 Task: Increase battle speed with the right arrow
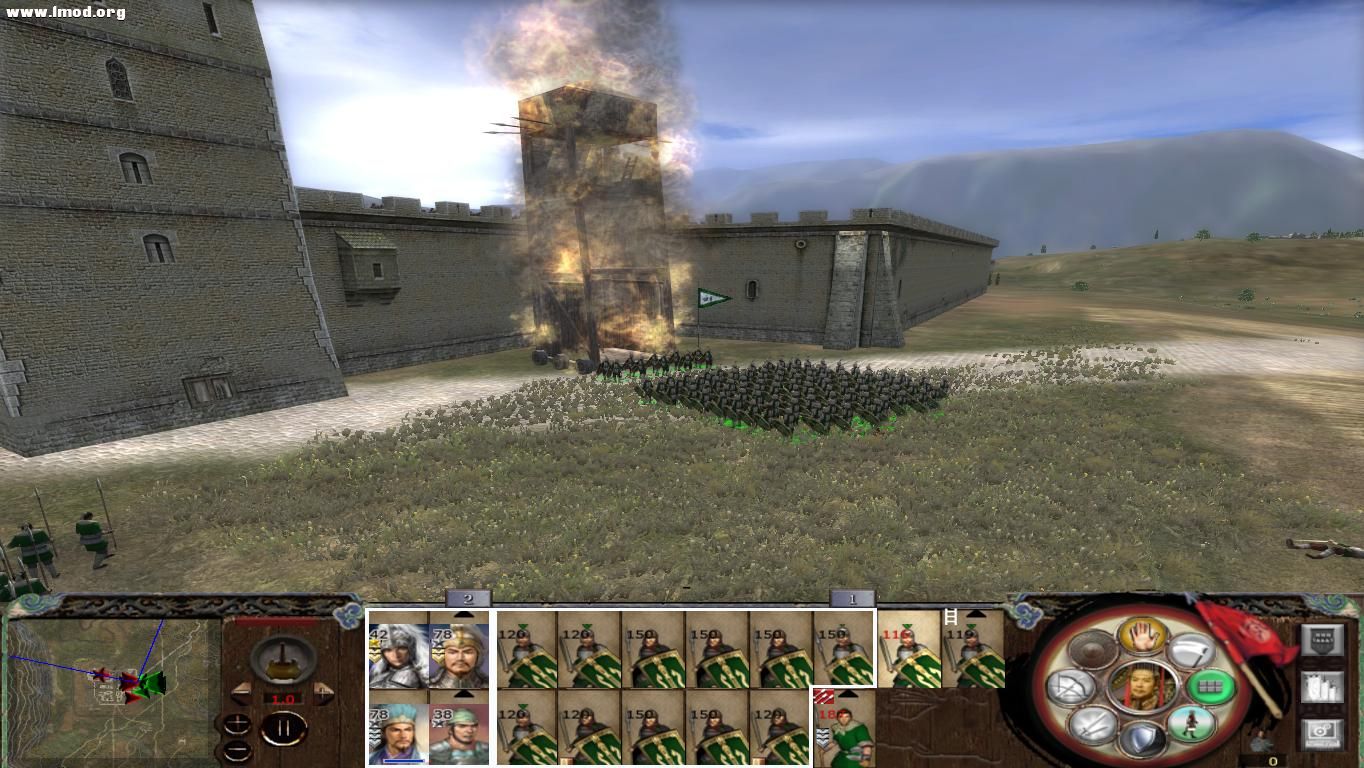click(322, 694)
